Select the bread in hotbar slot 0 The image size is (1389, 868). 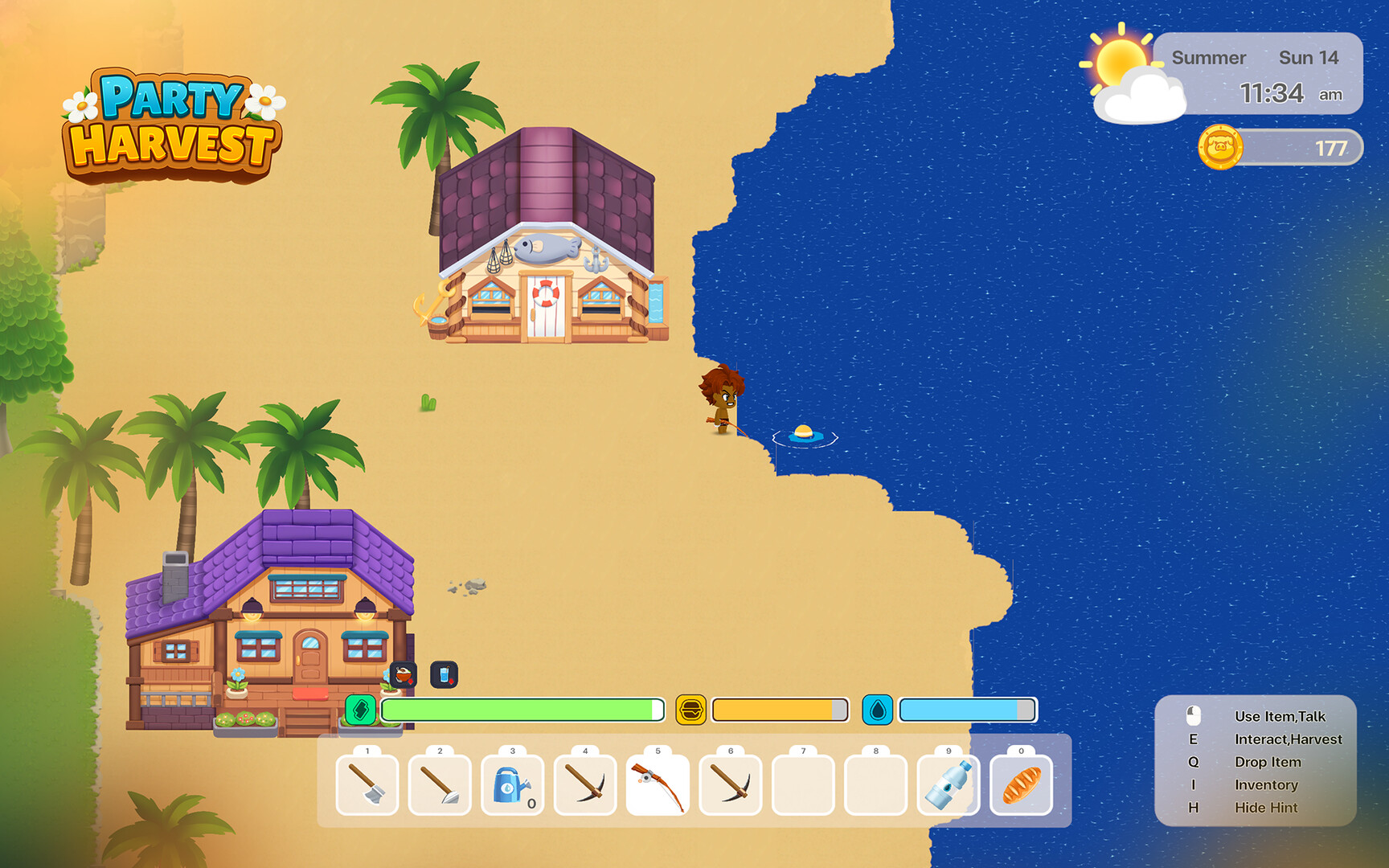tap(1020, 785)
